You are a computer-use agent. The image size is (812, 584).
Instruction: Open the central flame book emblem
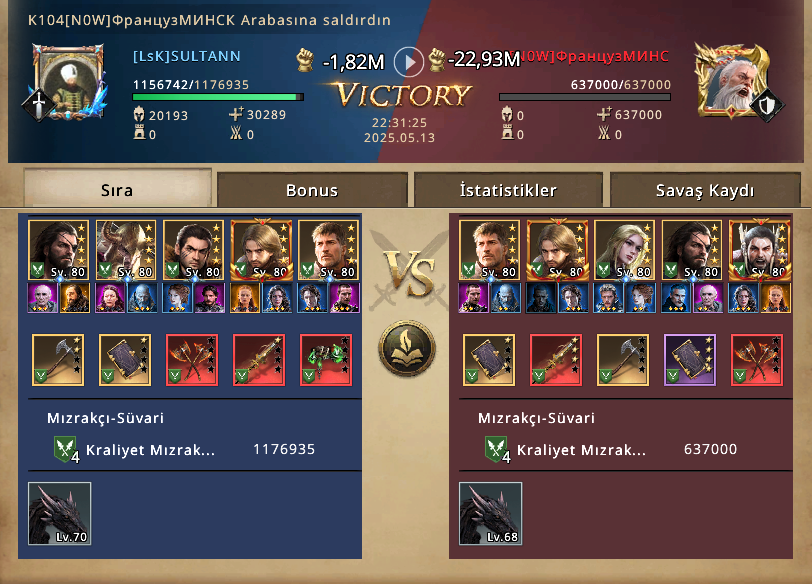404,349
